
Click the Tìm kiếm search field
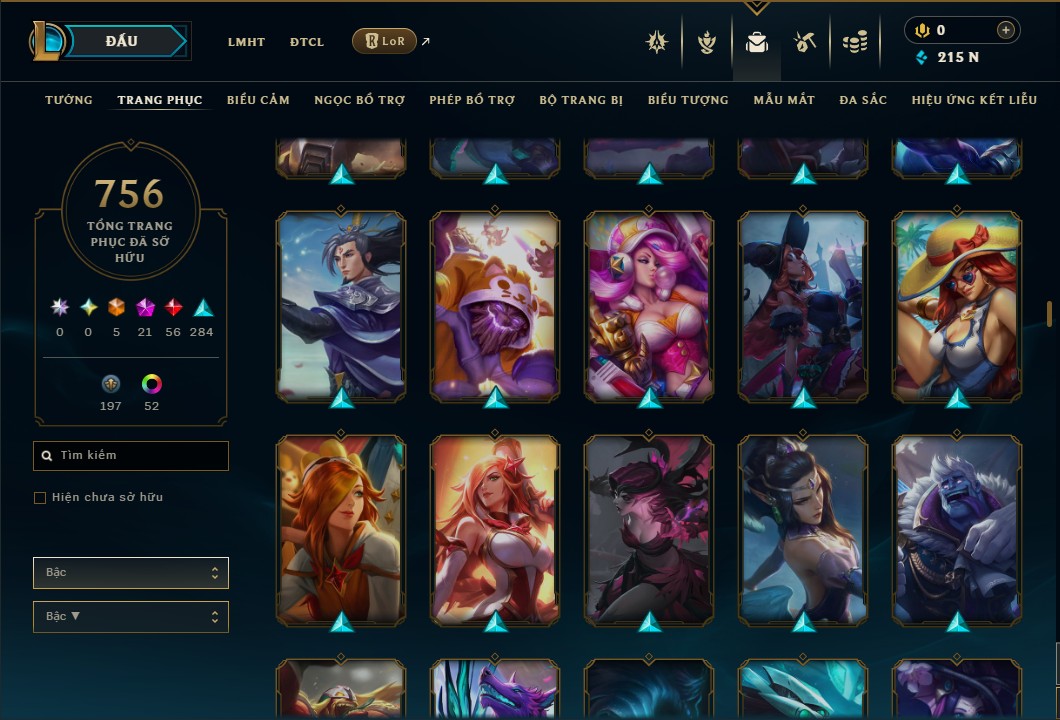(131, 456)
